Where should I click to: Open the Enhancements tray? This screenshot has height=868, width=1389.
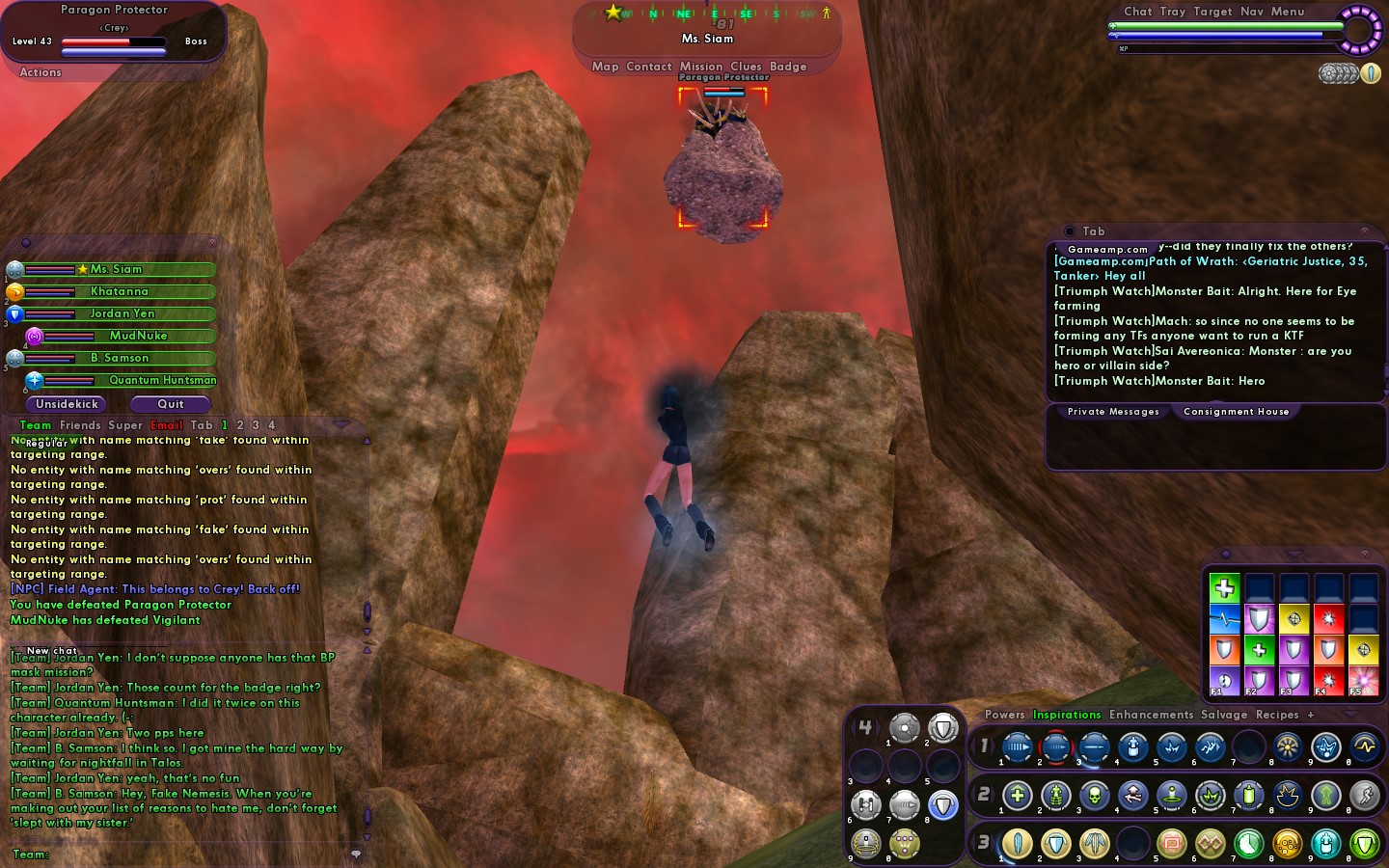(x=1151, y=715)
